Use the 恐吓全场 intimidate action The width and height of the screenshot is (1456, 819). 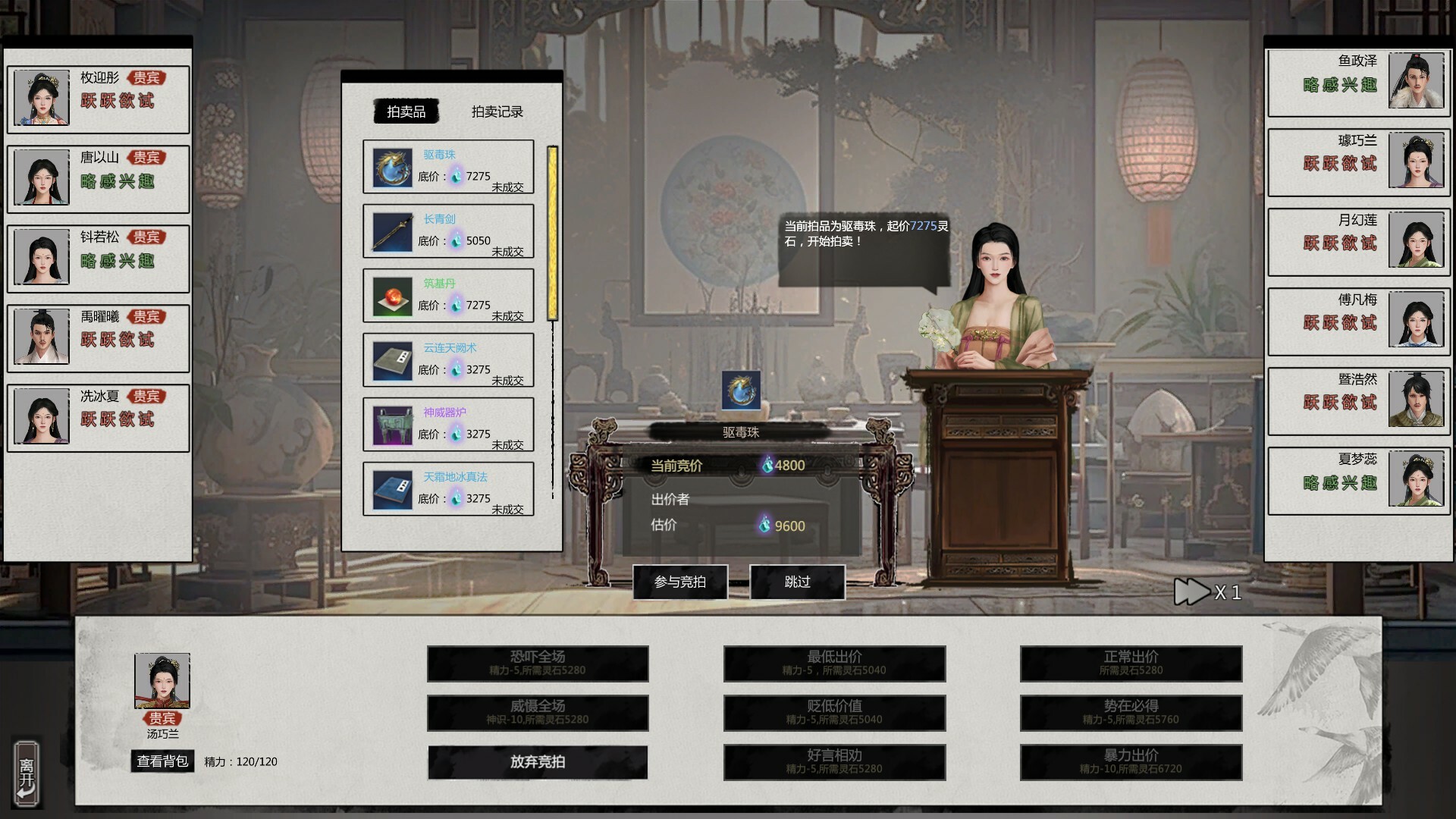(x=538, y=663)
